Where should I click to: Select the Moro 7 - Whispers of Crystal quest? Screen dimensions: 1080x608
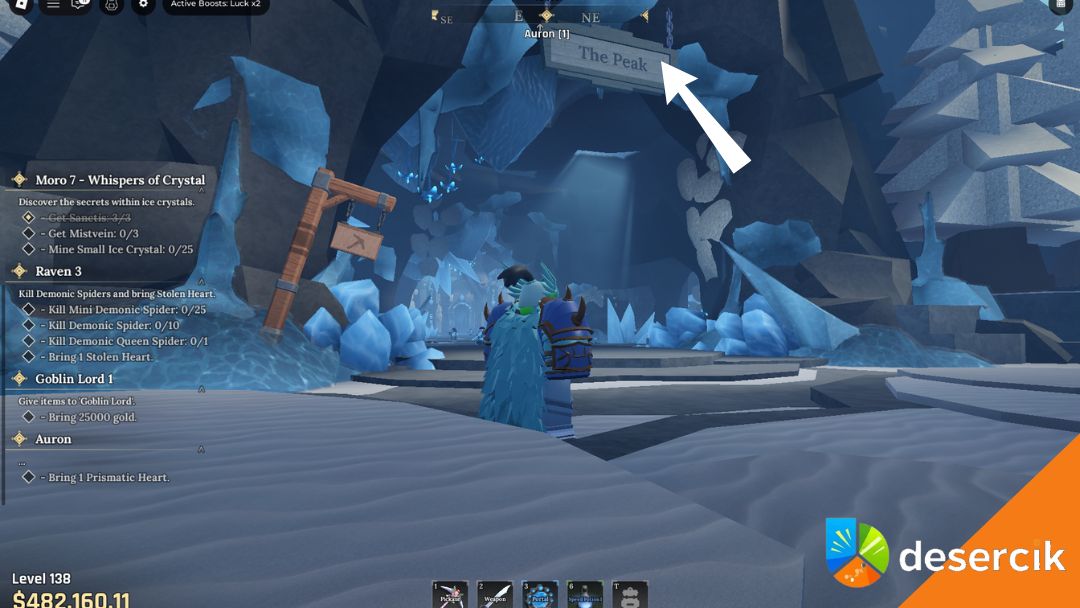coord(120,180)
